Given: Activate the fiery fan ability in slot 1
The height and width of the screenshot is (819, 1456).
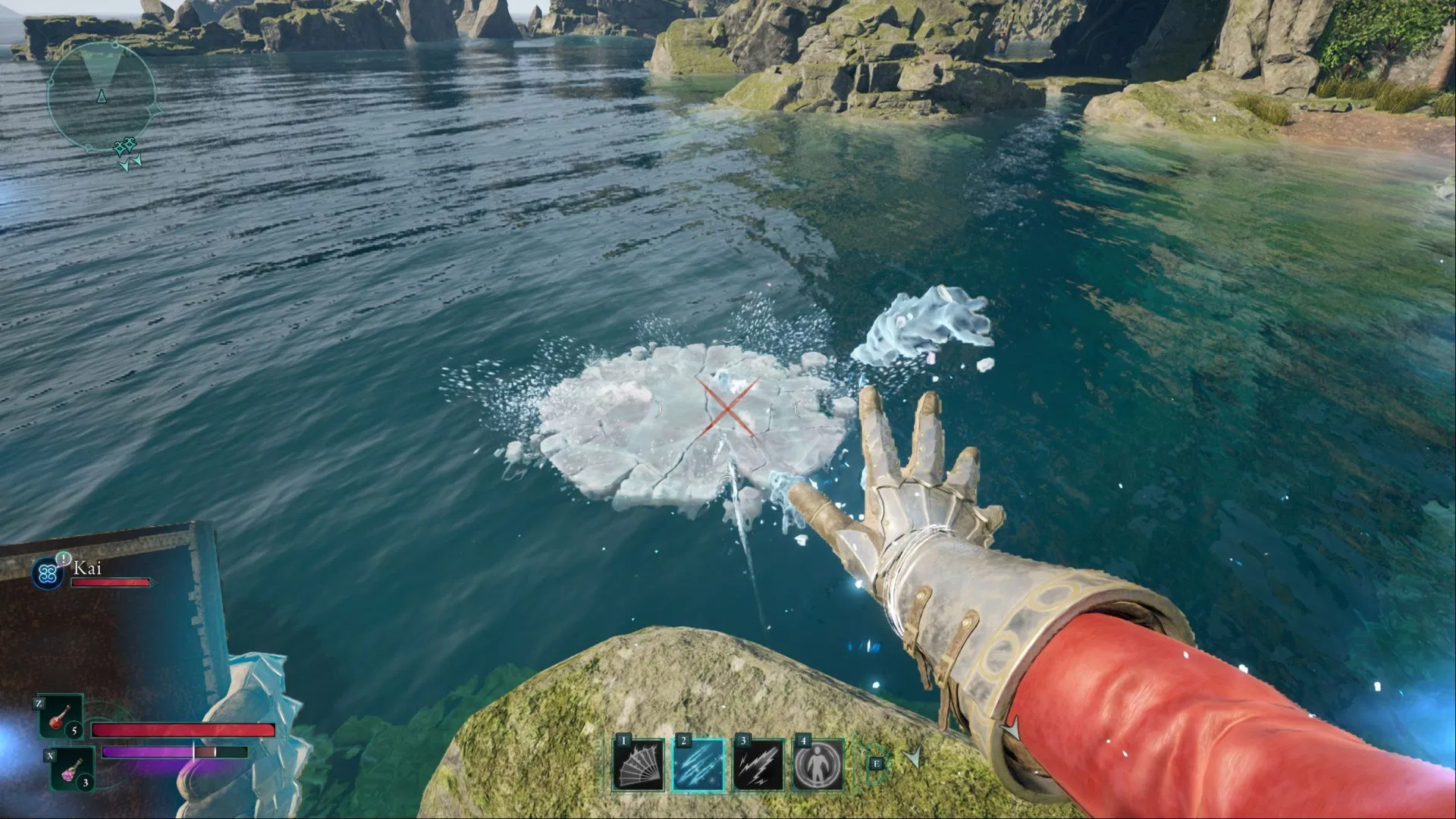Looking at the screenshot, I should click(x=639, y=765).
